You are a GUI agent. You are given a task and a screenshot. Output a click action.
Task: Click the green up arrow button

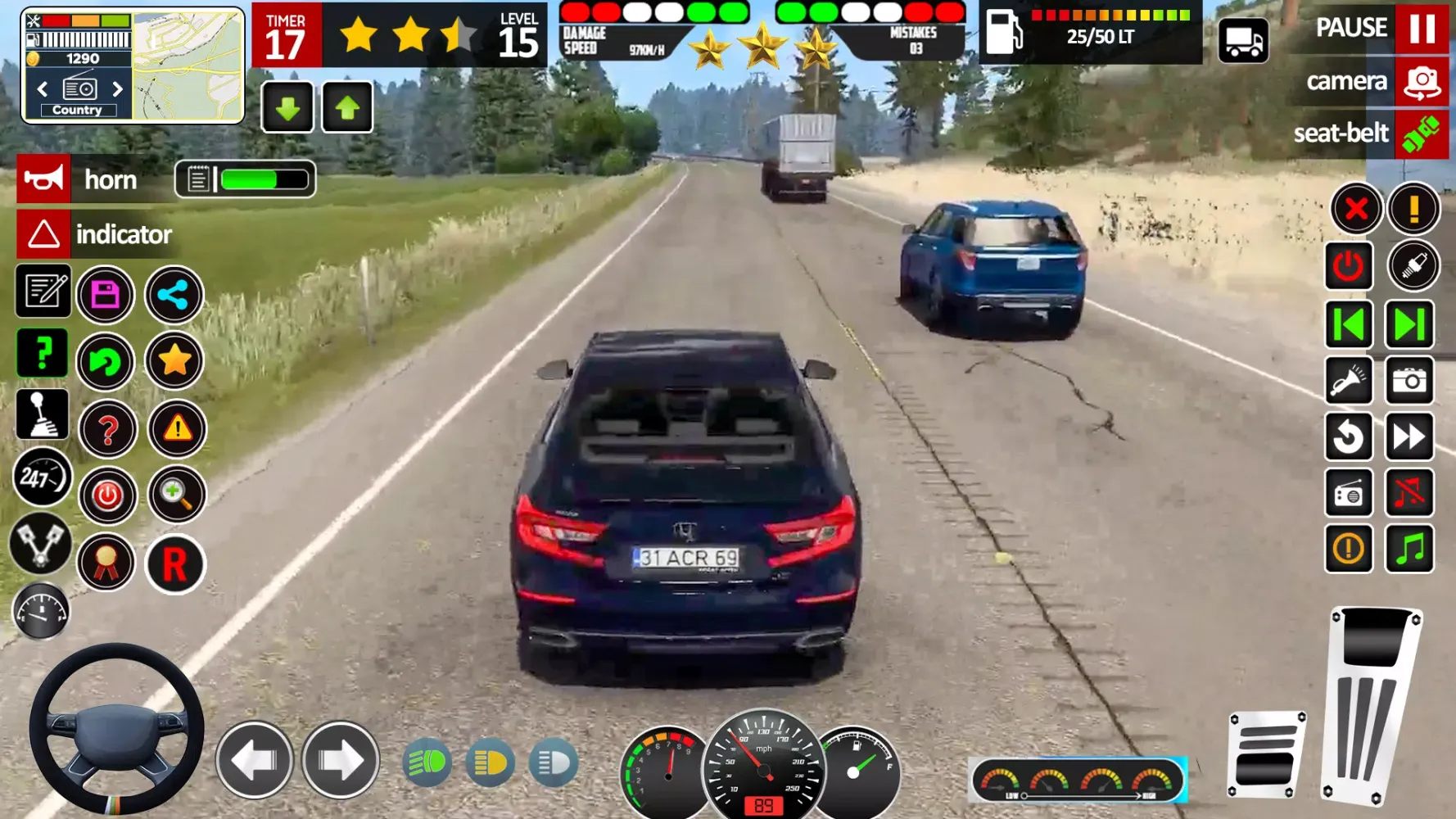click(347, 107)
